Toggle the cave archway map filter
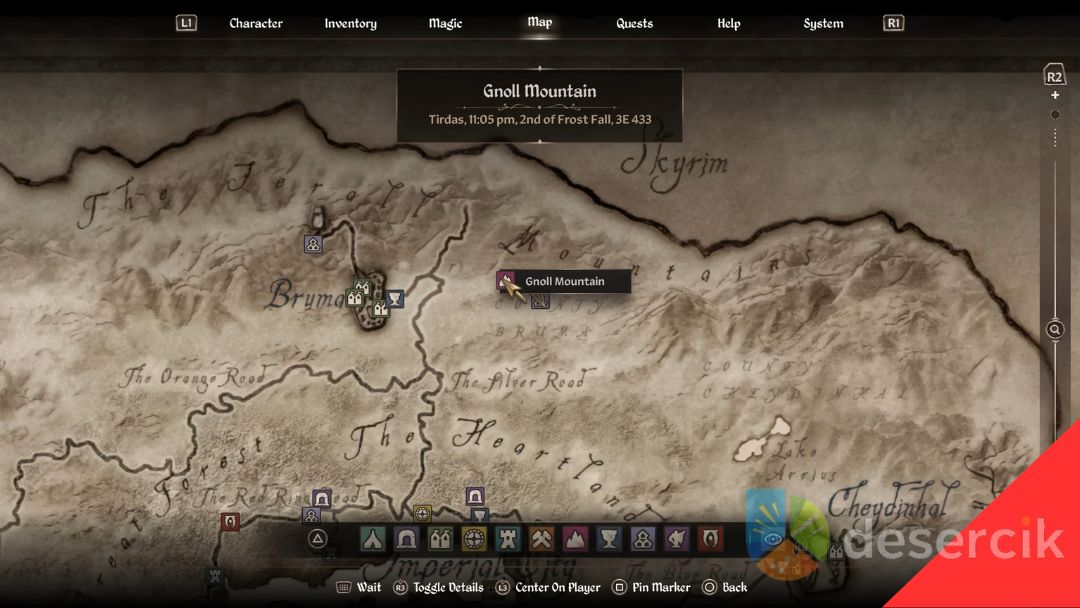The height and width of the screenshot is (608, 1080). (407, 539)
